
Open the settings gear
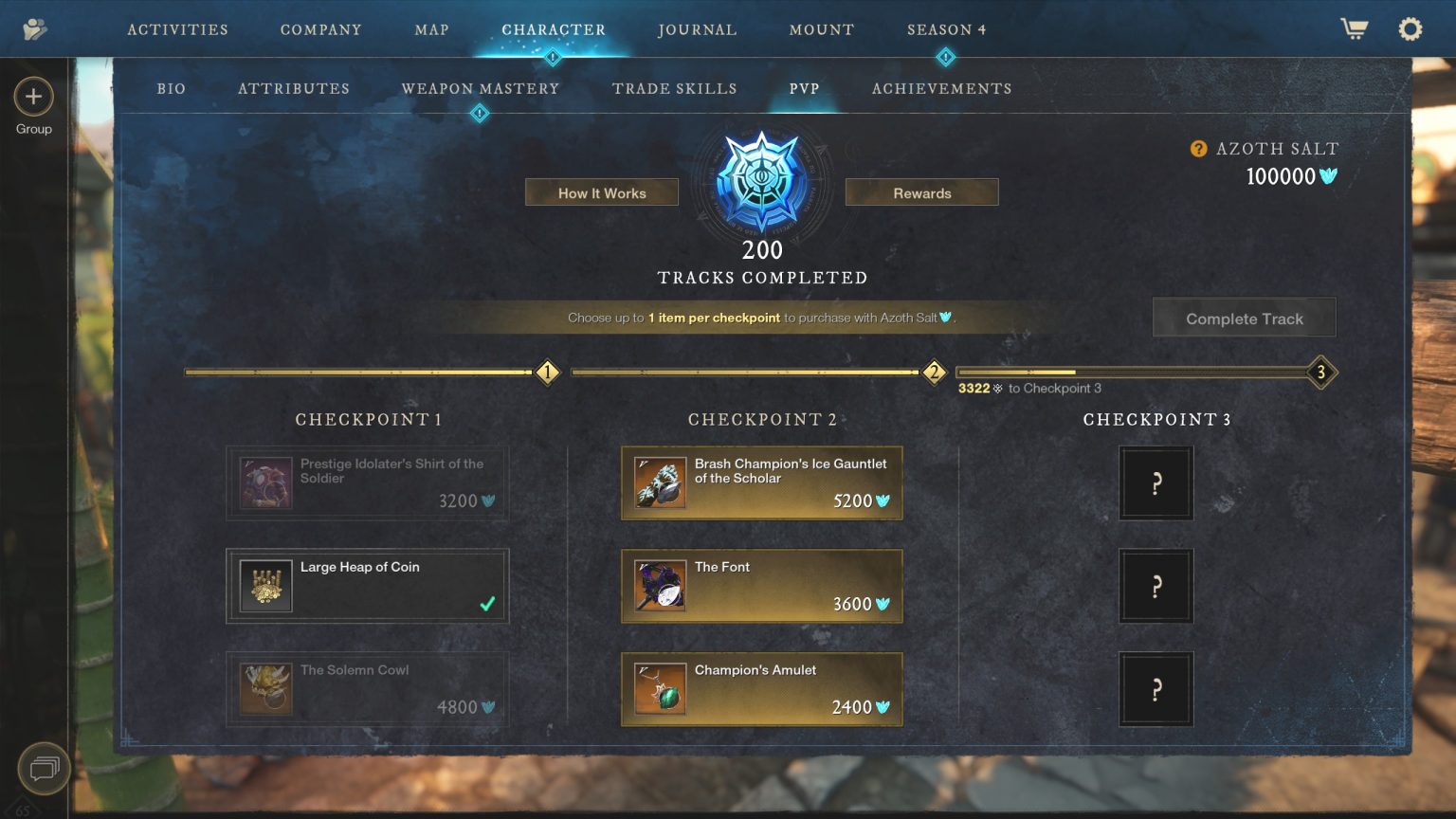(x=1410, y=28)
